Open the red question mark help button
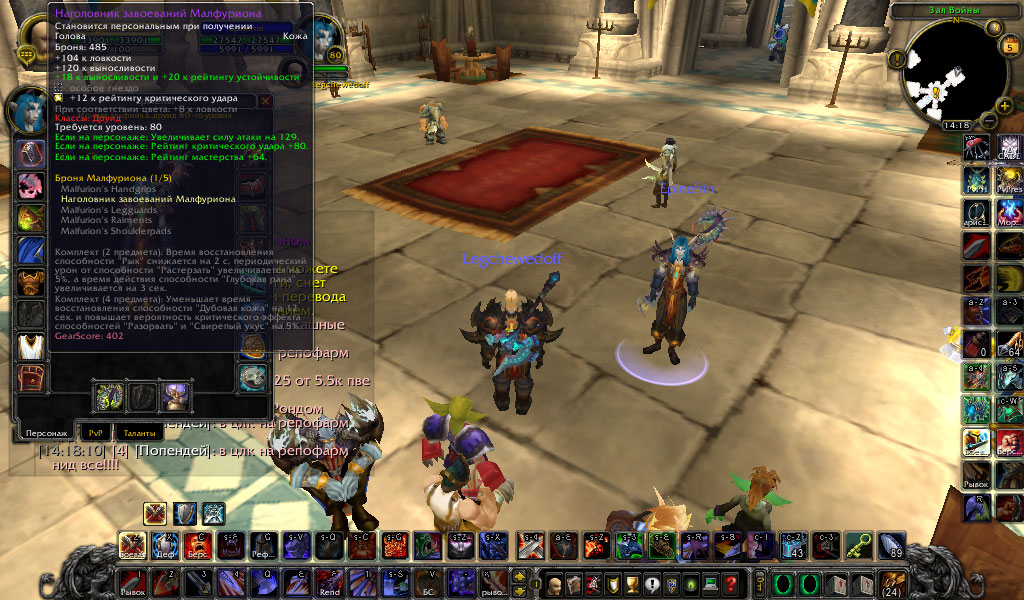 click(x=732, y=584)
